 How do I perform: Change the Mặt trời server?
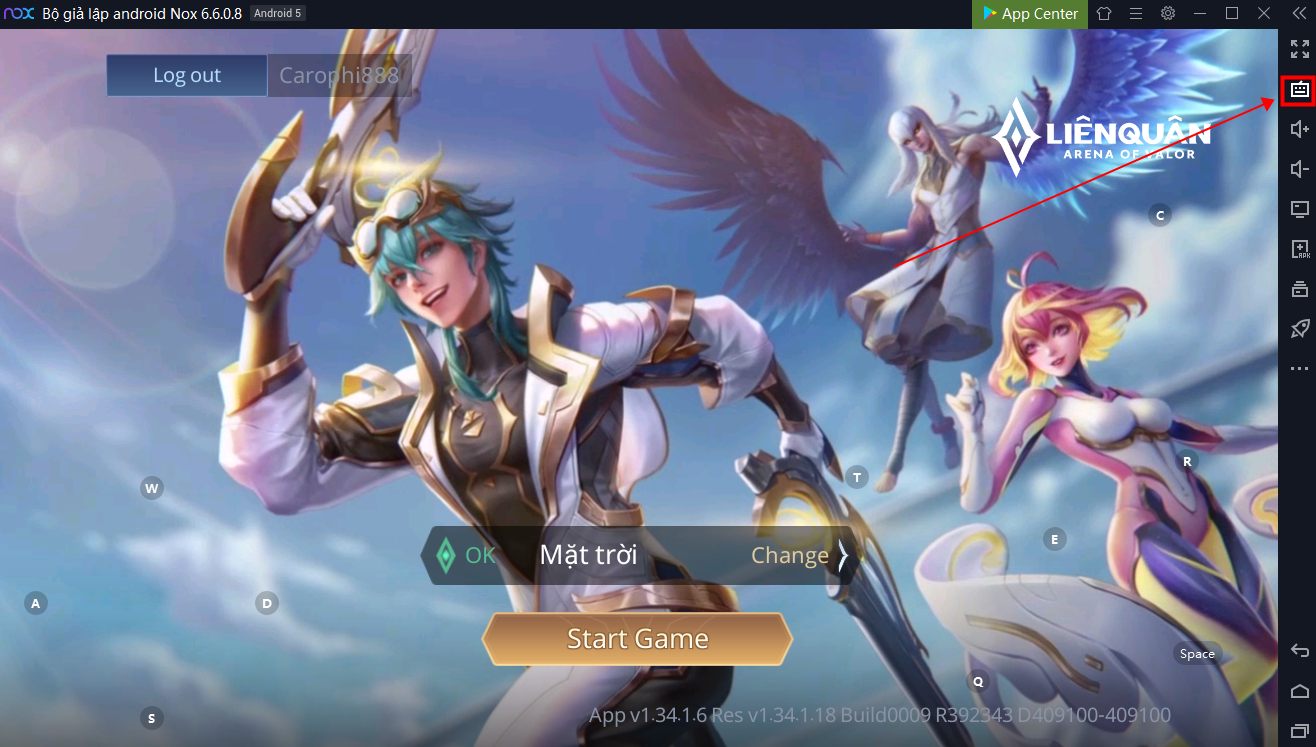pos(799,555)
